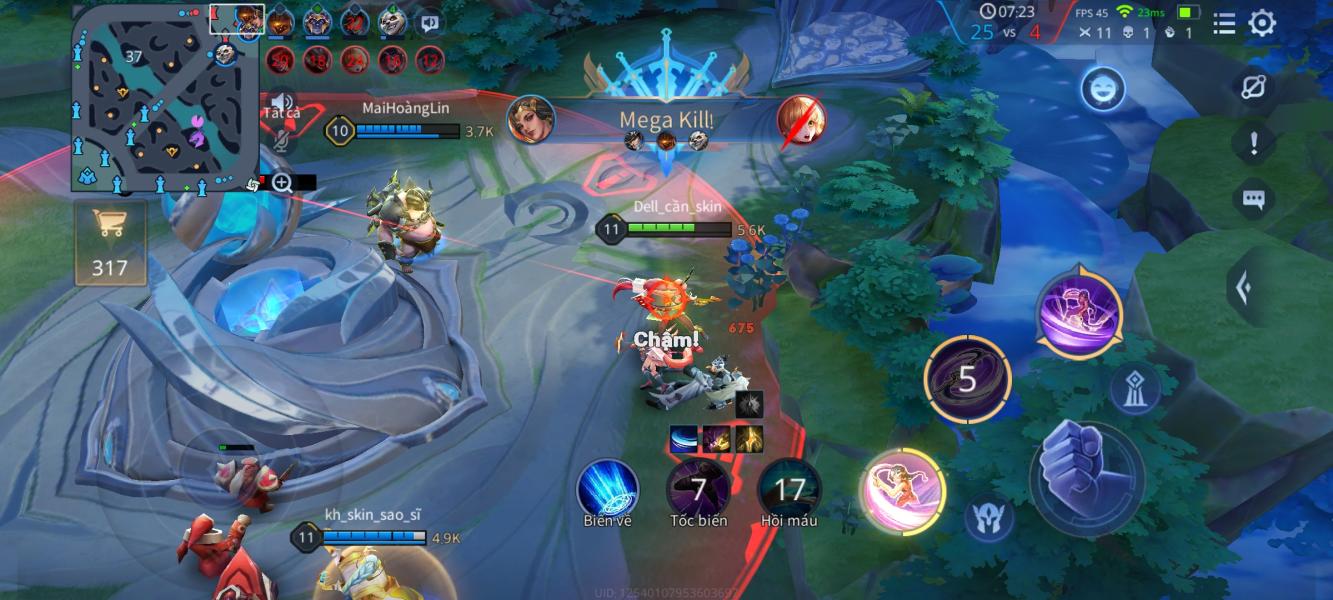Activate the Biến về recall spell
1333x600 pixels.
[x=608, y=489]
